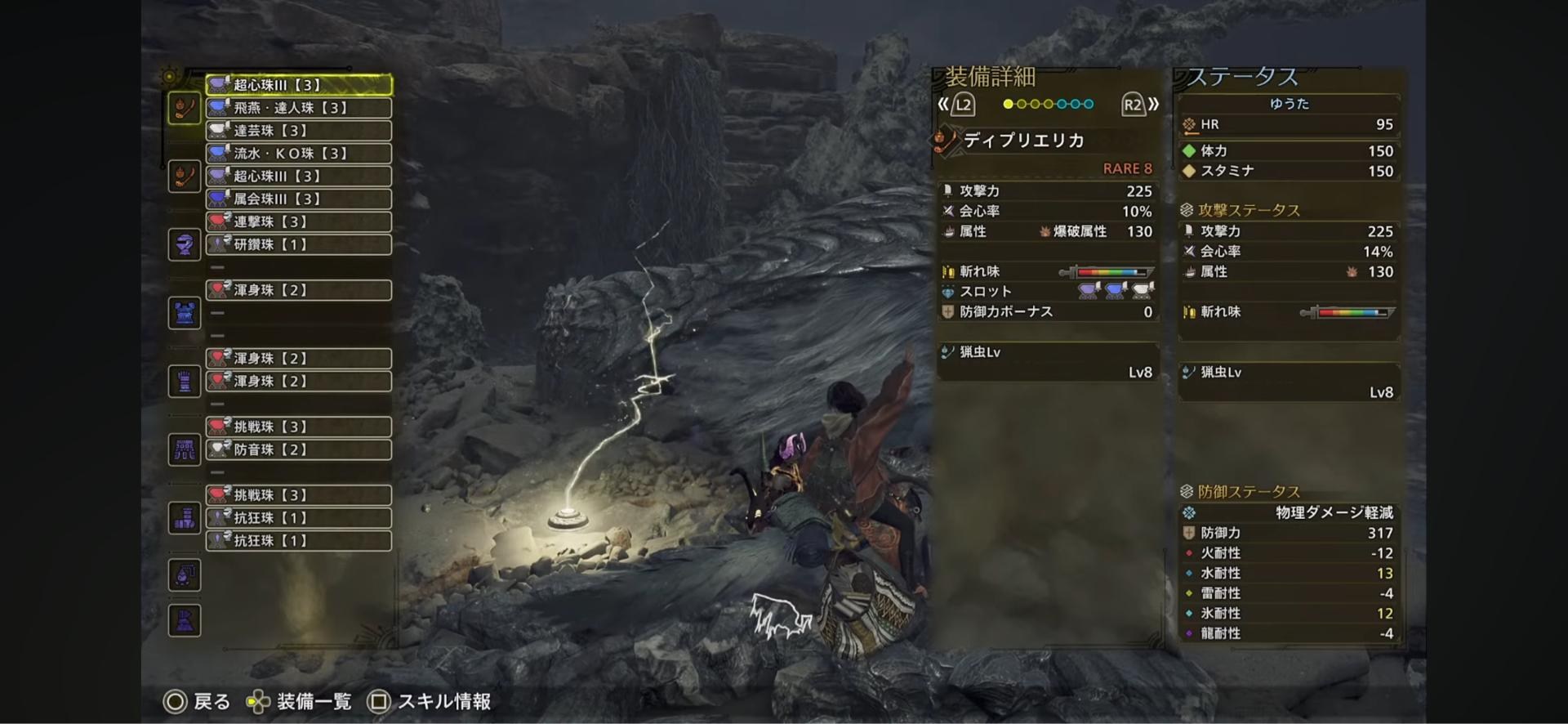The image size is (1568, 724).
Task: Select the arm guards equipment icon
Action: [184, 381]
